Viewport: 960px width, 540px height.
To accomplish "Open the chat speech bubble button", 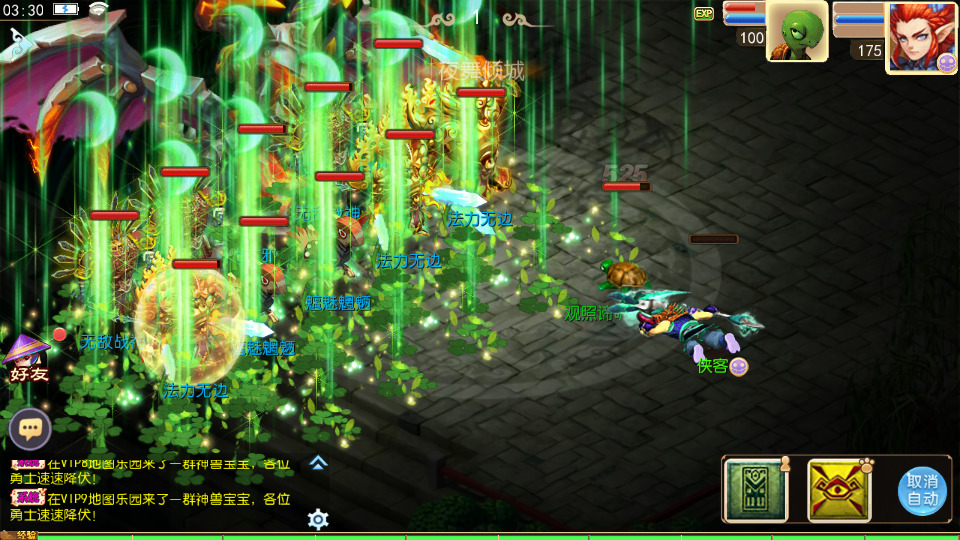I will (30, 430).
